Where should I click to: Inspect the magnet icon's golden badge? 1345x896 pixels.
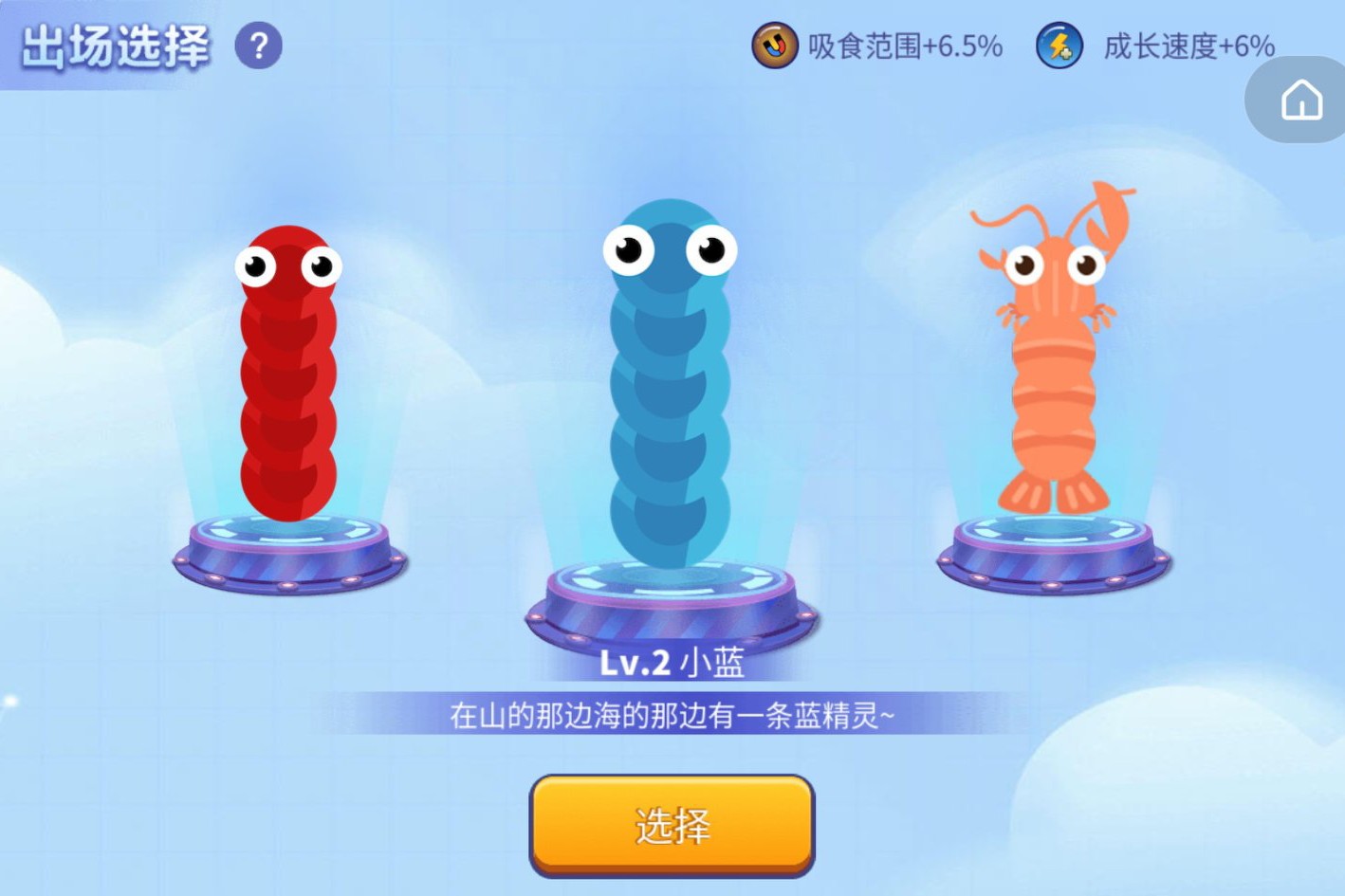774,46
